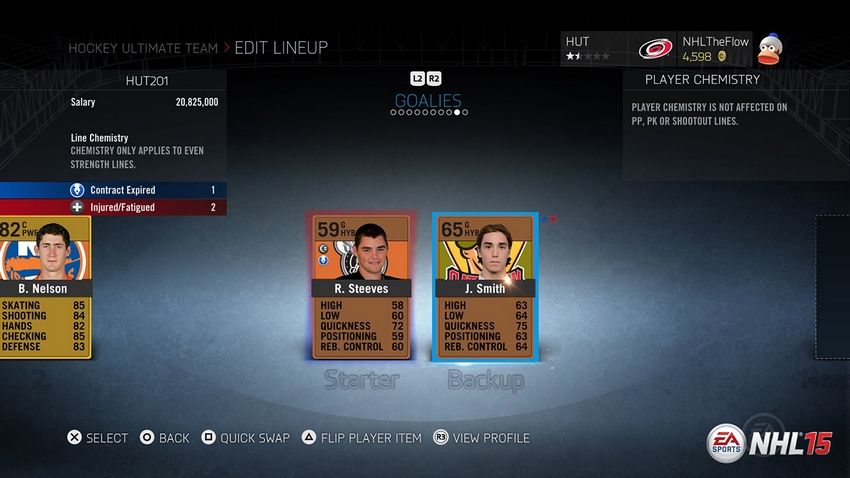Click the Carolina Hurricanes team logo

pyautogui.click(x=656, y=48)
